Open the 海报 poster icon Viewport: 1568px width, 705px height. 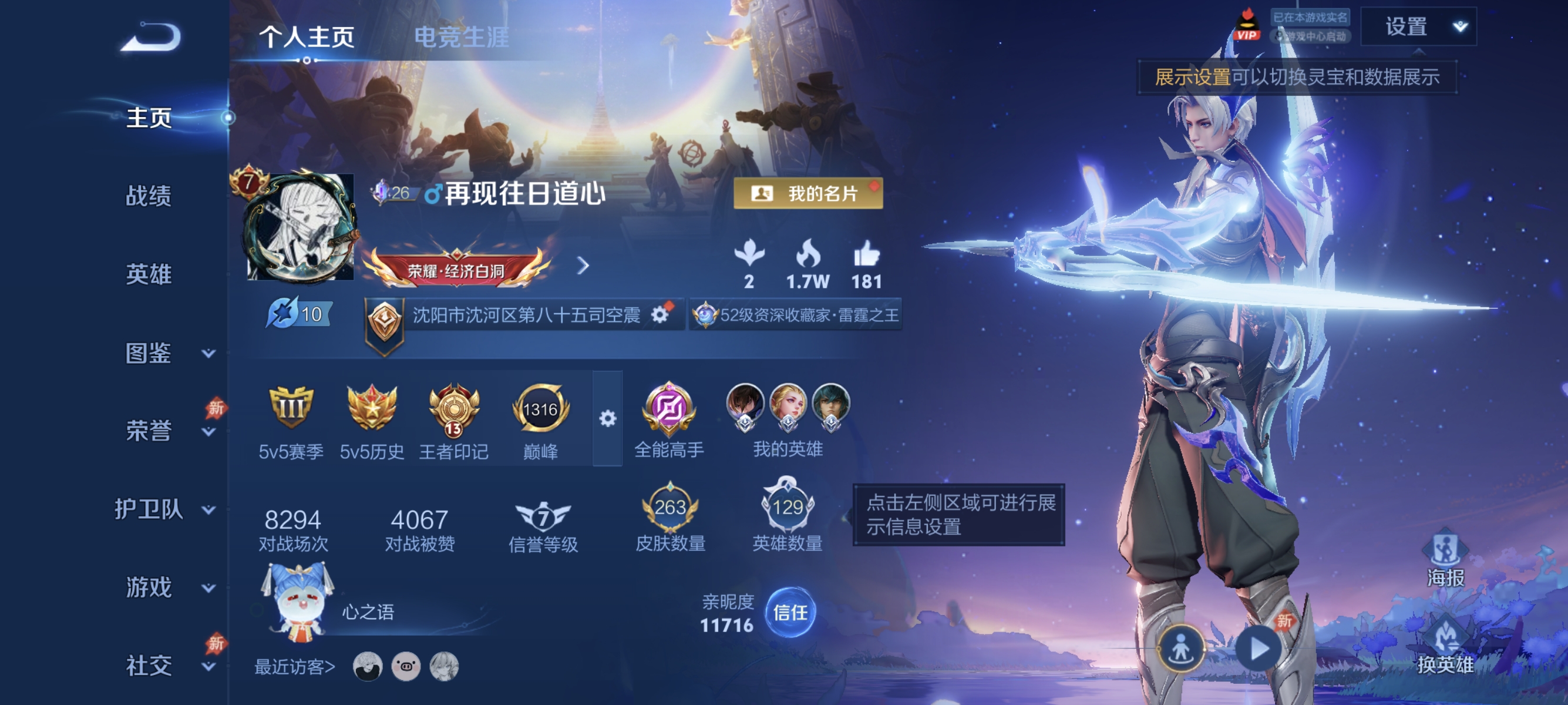click(1446, 558)
